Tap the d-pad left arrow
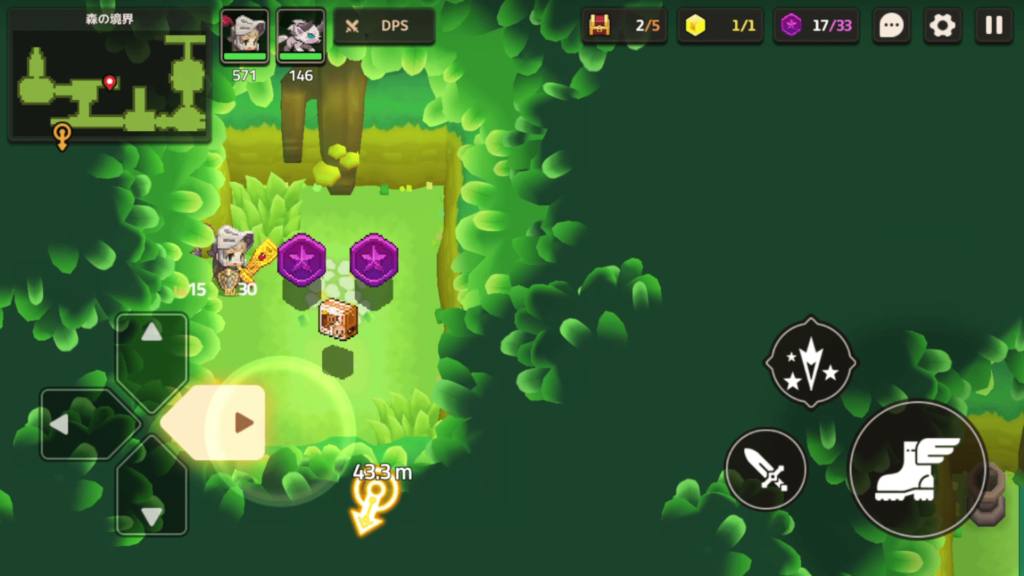This screenshot has height=576, width=1024. 60,424
